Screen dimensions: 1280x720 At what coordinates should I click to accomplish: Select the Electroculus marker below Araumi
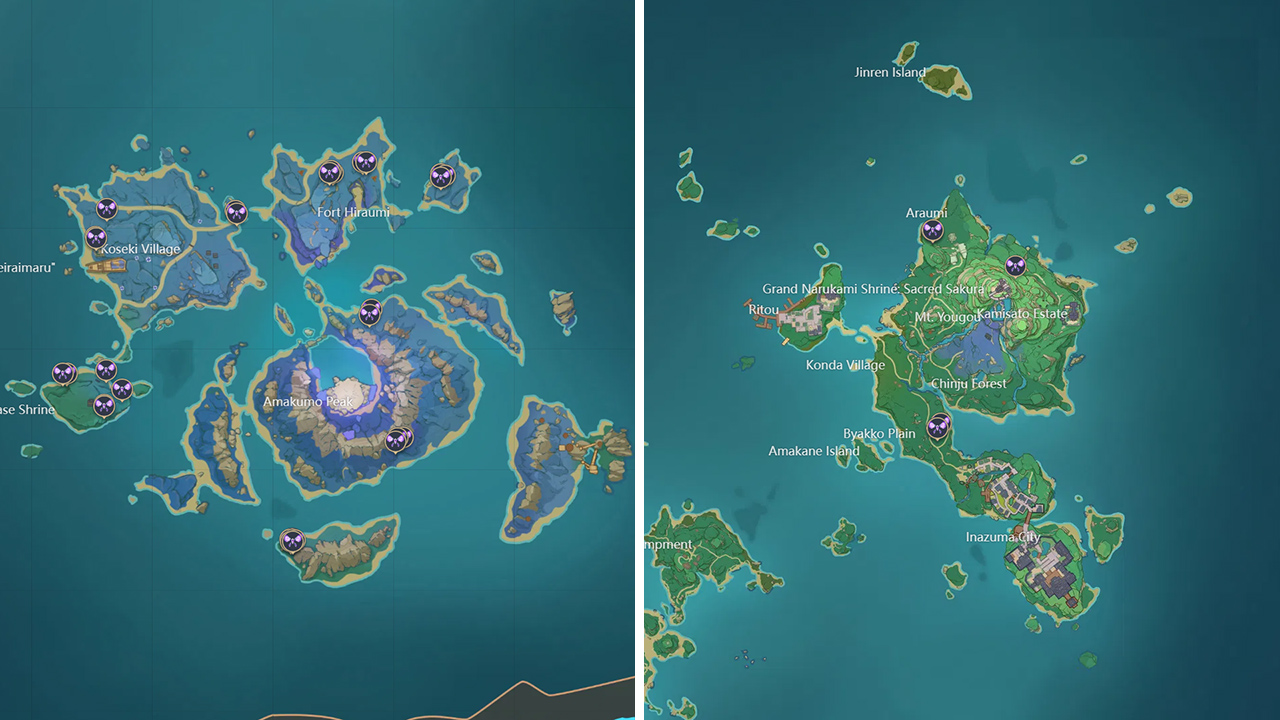934,231
